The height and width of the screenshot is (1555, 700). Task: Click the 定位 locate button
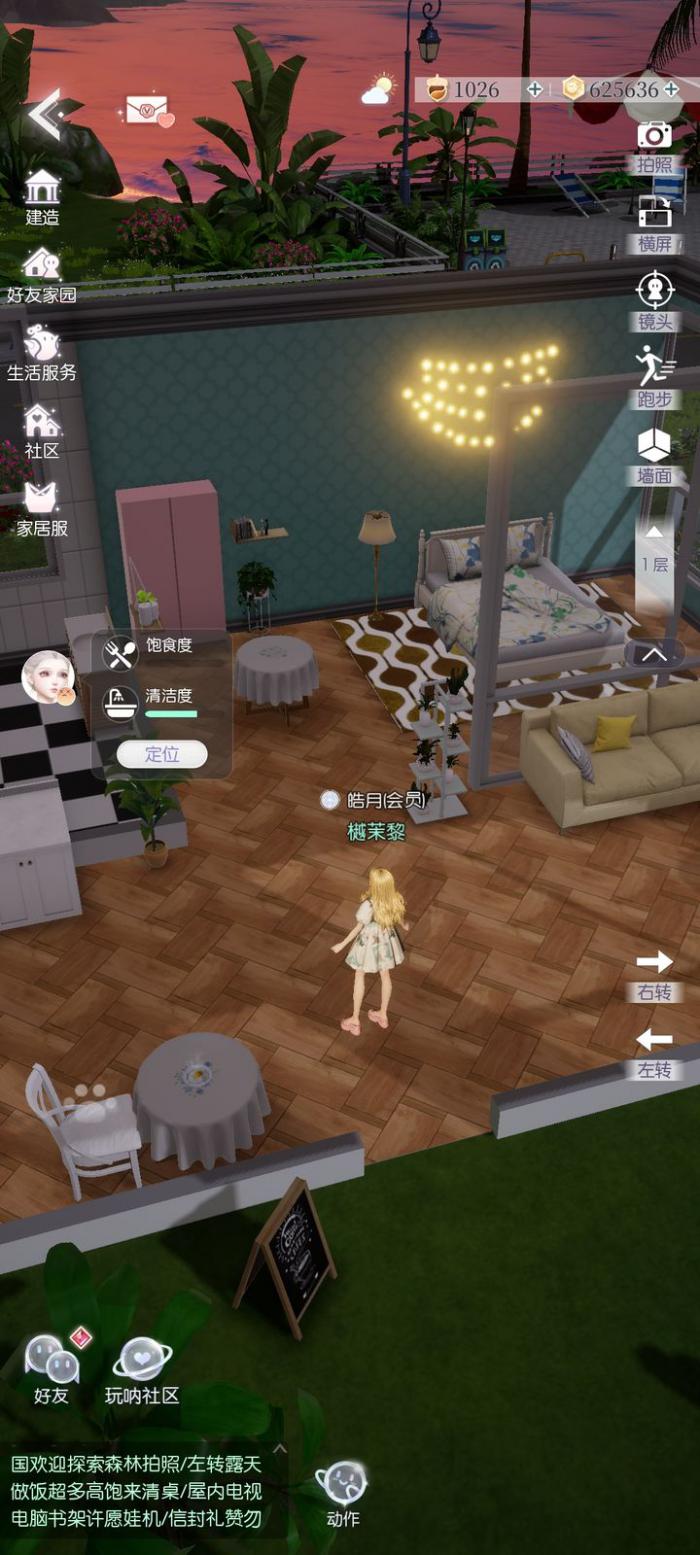pos(162,754)
